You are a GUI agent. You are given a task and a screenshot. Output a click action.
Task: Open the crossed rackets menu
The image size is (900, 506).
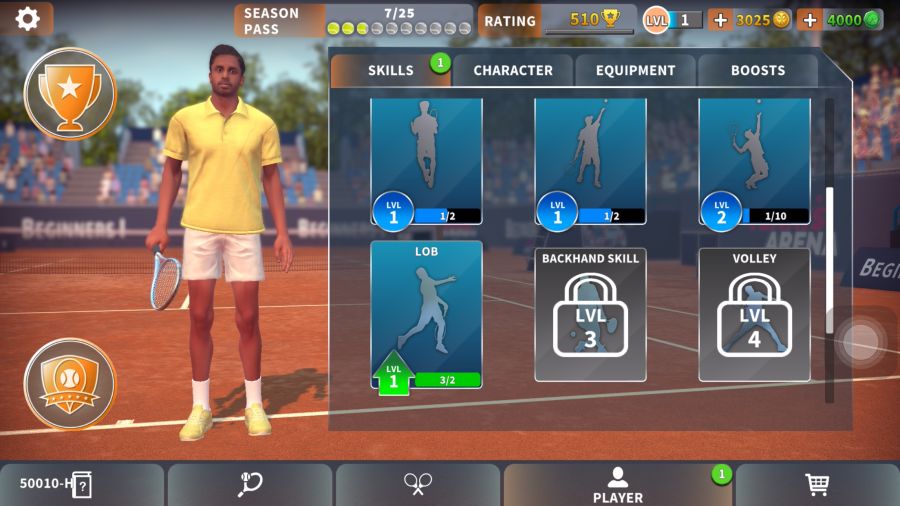(417, 485)
